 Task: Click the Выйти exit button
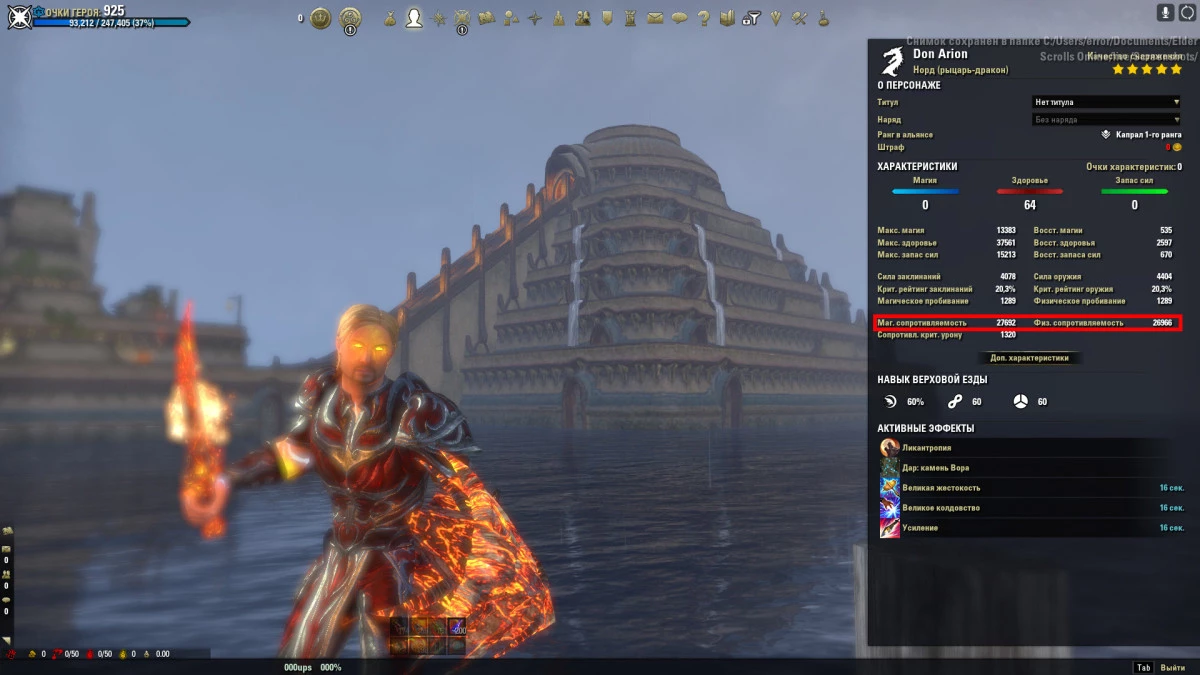click(x=1172, y=667)
